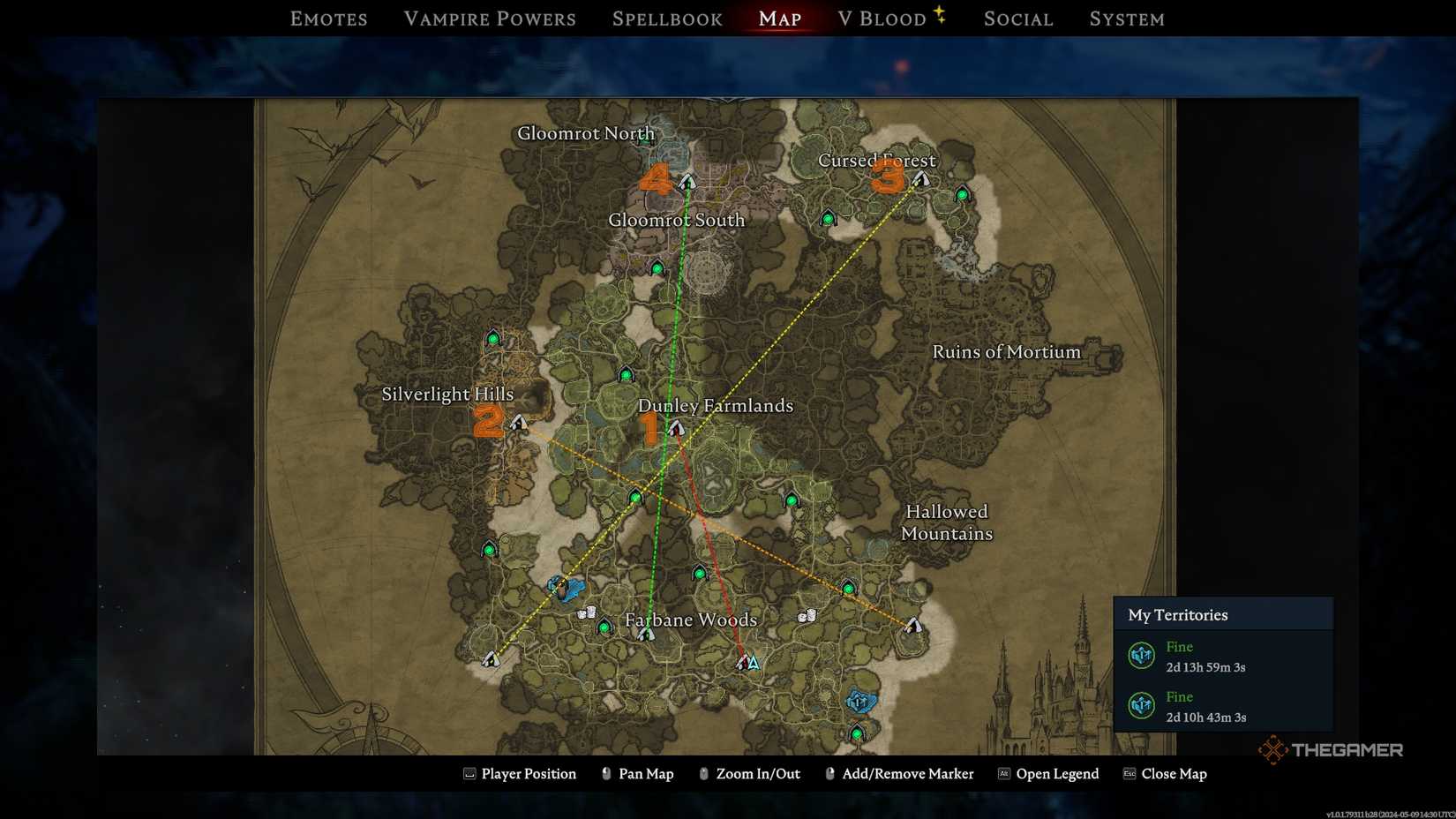Screen dimensions: 1456x819
Task: Click the Cursed Forest waygate beside marker 3
Action: [920, 177]
